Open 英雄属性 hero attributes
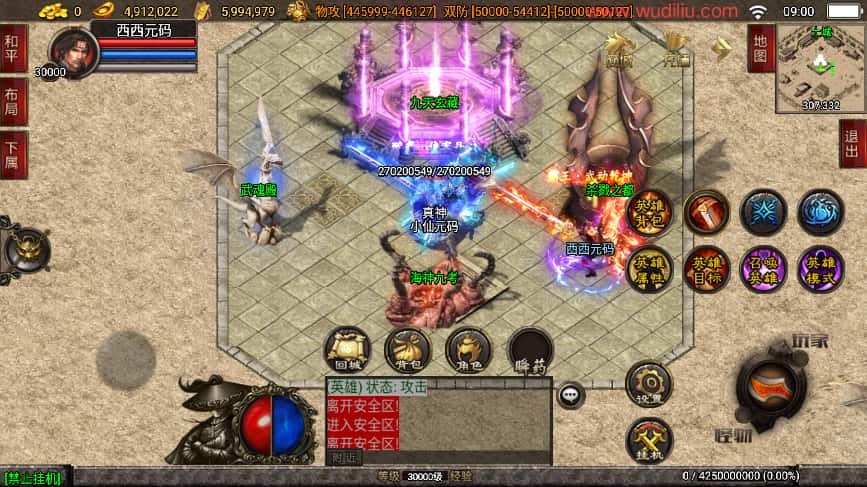 649,269
